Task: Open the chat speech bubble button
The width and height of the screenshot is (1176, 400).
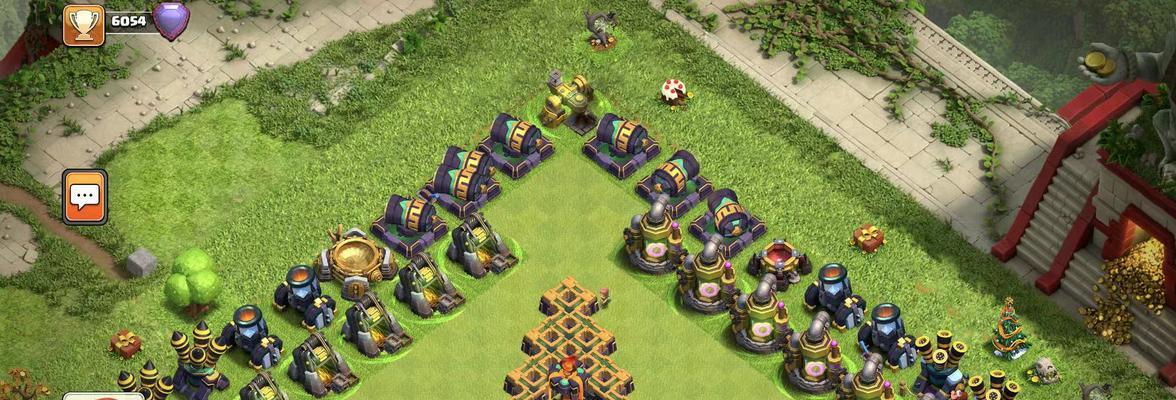Action: click(x=85, y=196)
